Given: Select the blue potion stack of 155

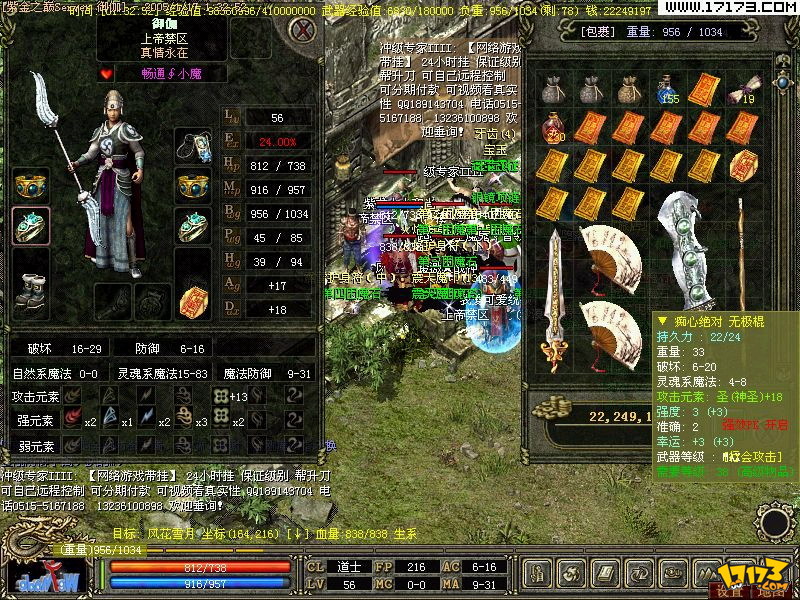Looking at the screenshot, I should [x=667, y=91].
